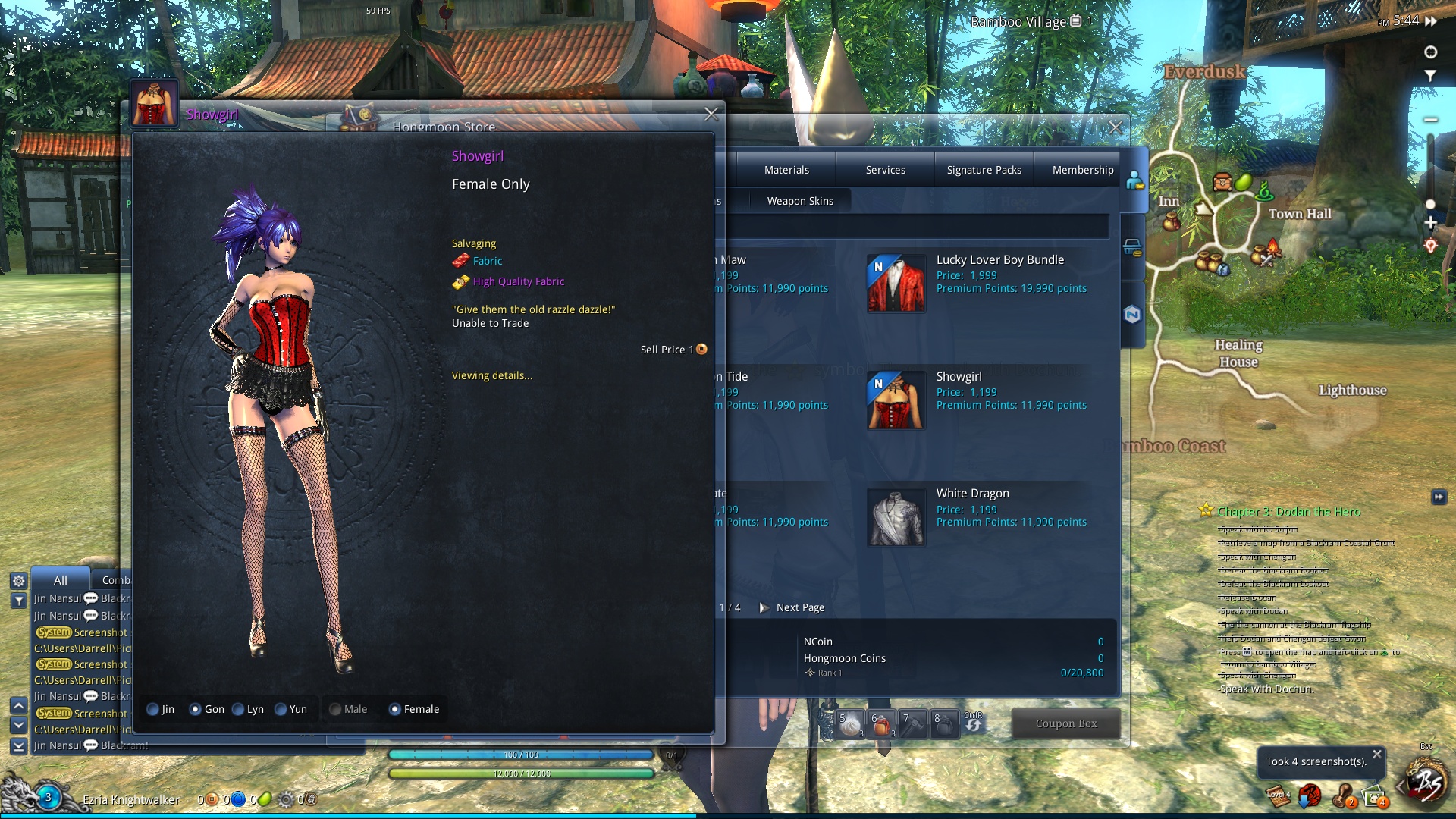Open the Signature Packs tab
Screen dimensions: 1456x819
984,170
